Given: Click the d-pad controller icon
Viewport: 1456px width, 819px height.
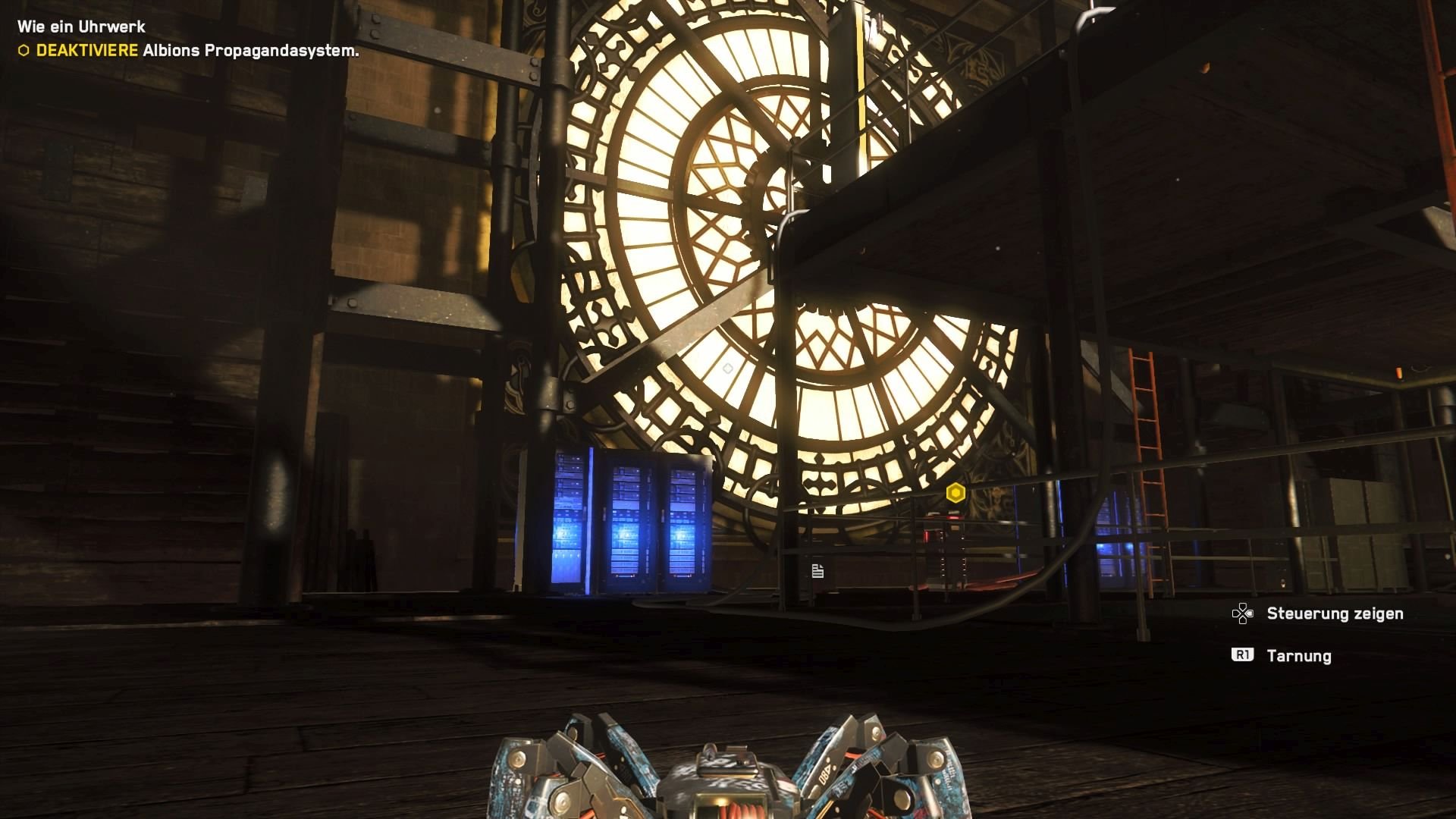Looking at the screenshot, I should click(x=1243, y=613).
